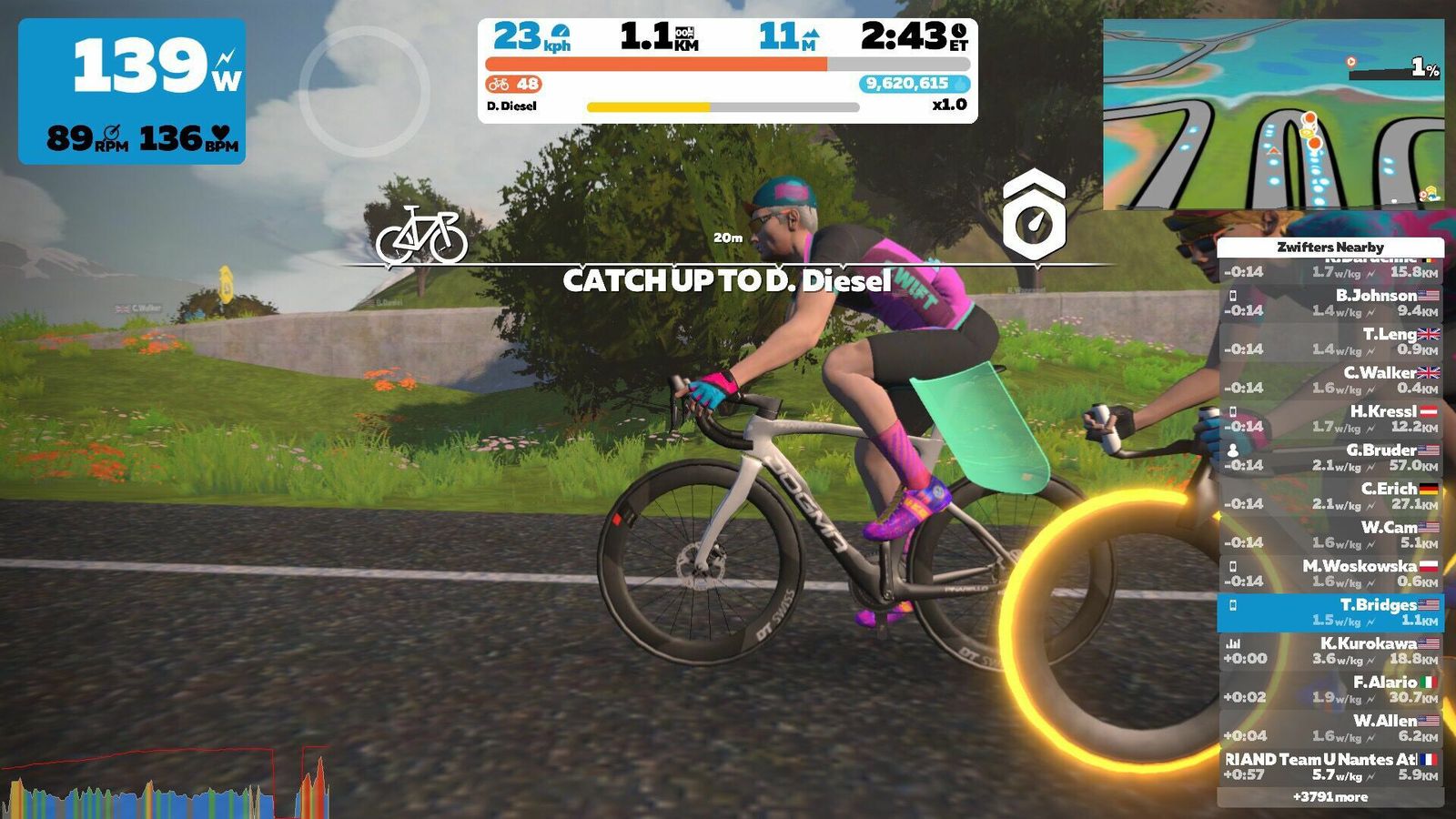Select the Zwifters Nearby header
This screenshot has width=1456, height=819.
click(x=1330, y=247)
